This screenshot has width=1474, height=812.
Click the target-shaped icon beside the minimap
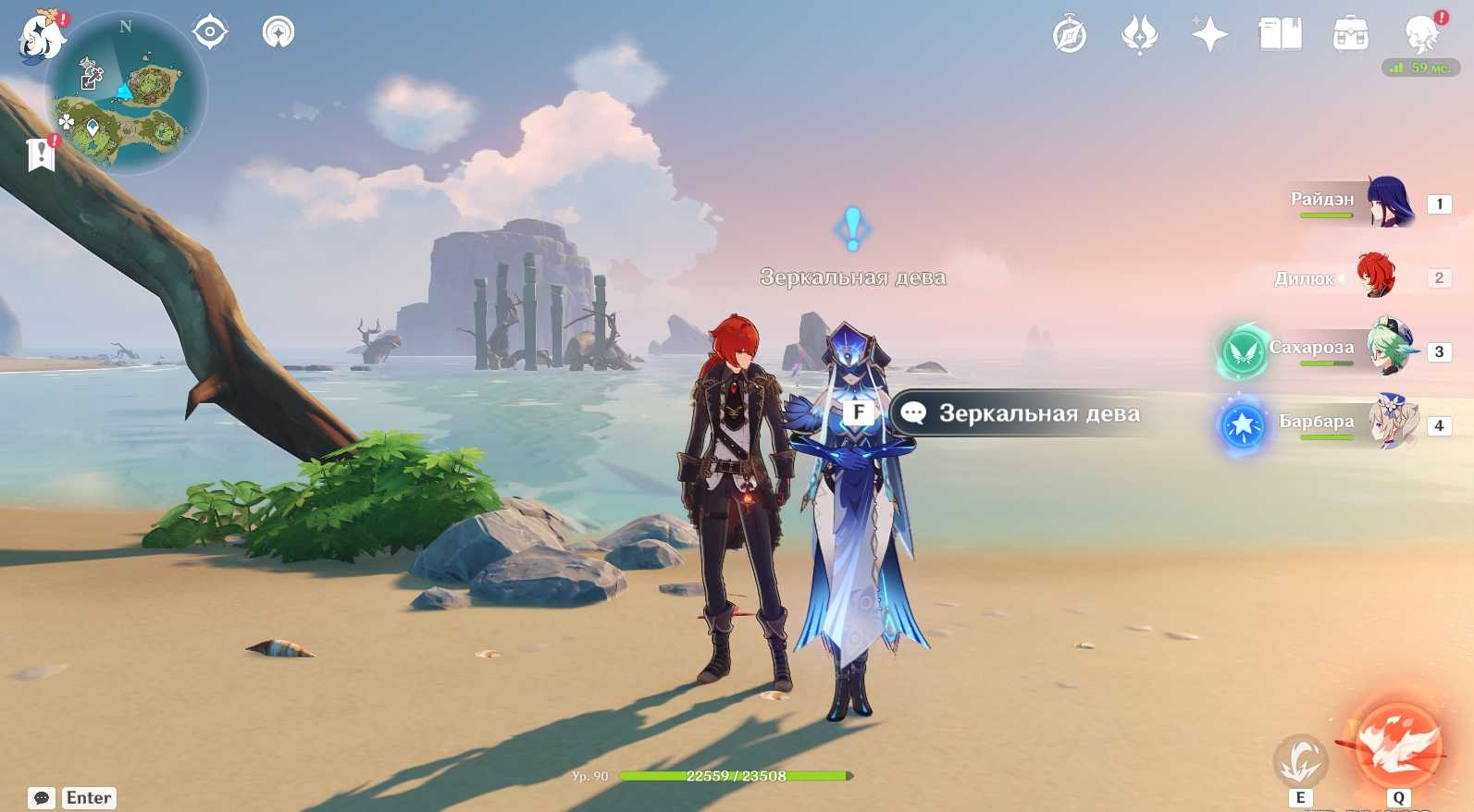(x=210, y=32)
